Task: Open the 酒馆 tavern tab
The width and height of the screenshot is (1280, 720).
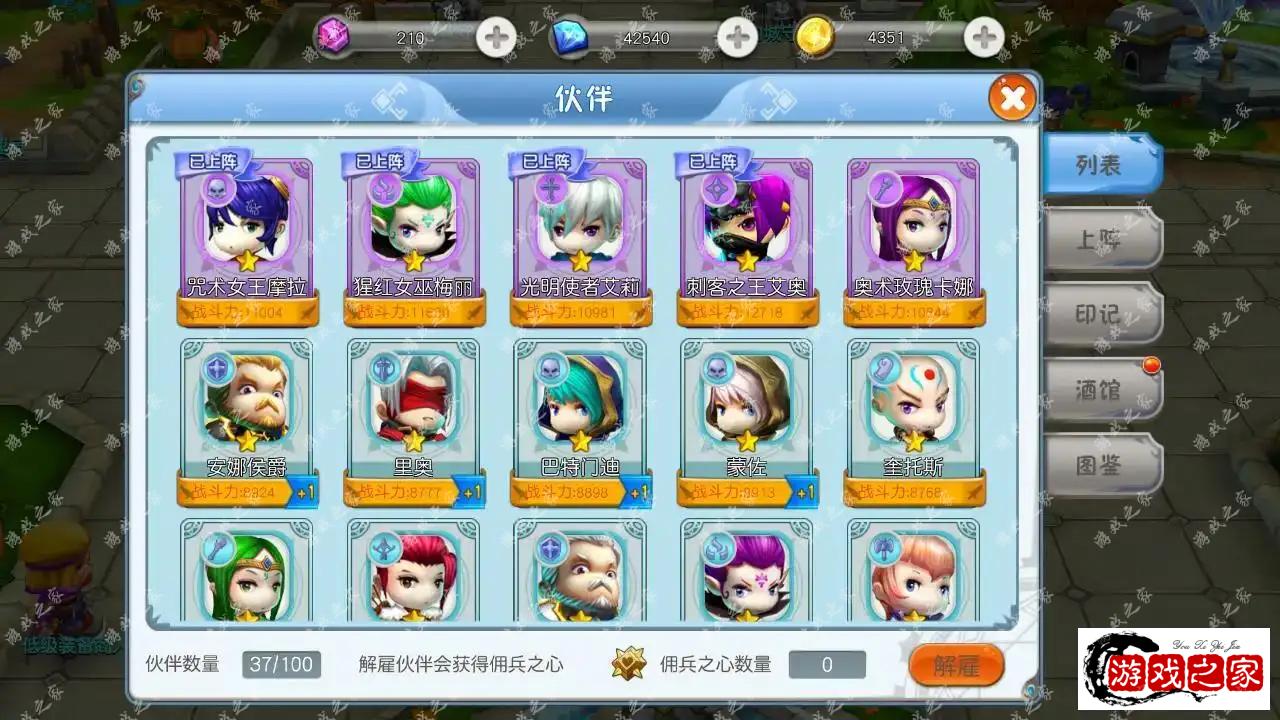Action: 1100,390
